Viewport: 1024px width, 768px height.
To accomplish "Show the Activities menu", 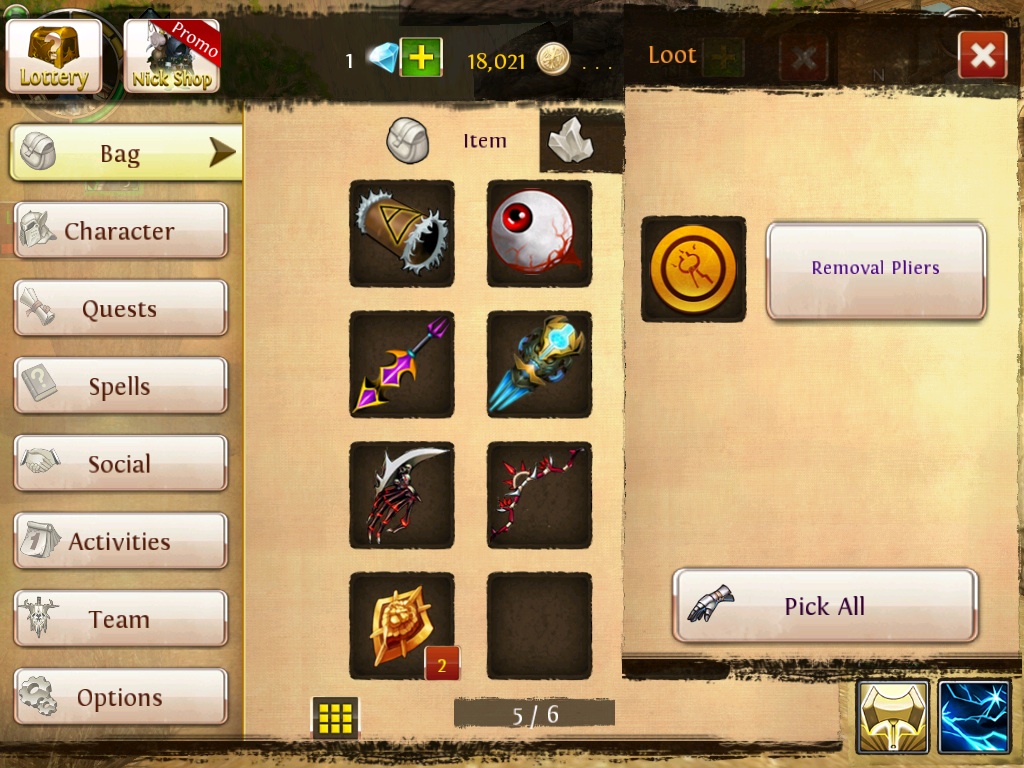I will (x=120, y=541).
